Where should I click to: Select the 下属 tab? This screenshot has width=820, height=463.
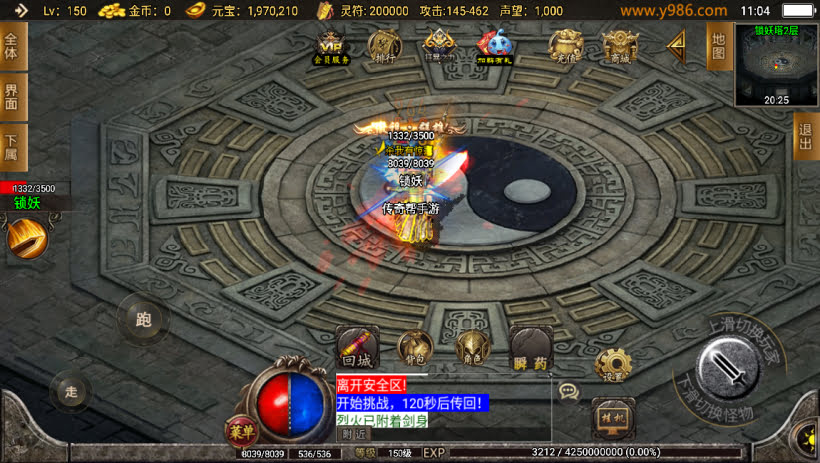click(12, 147)
